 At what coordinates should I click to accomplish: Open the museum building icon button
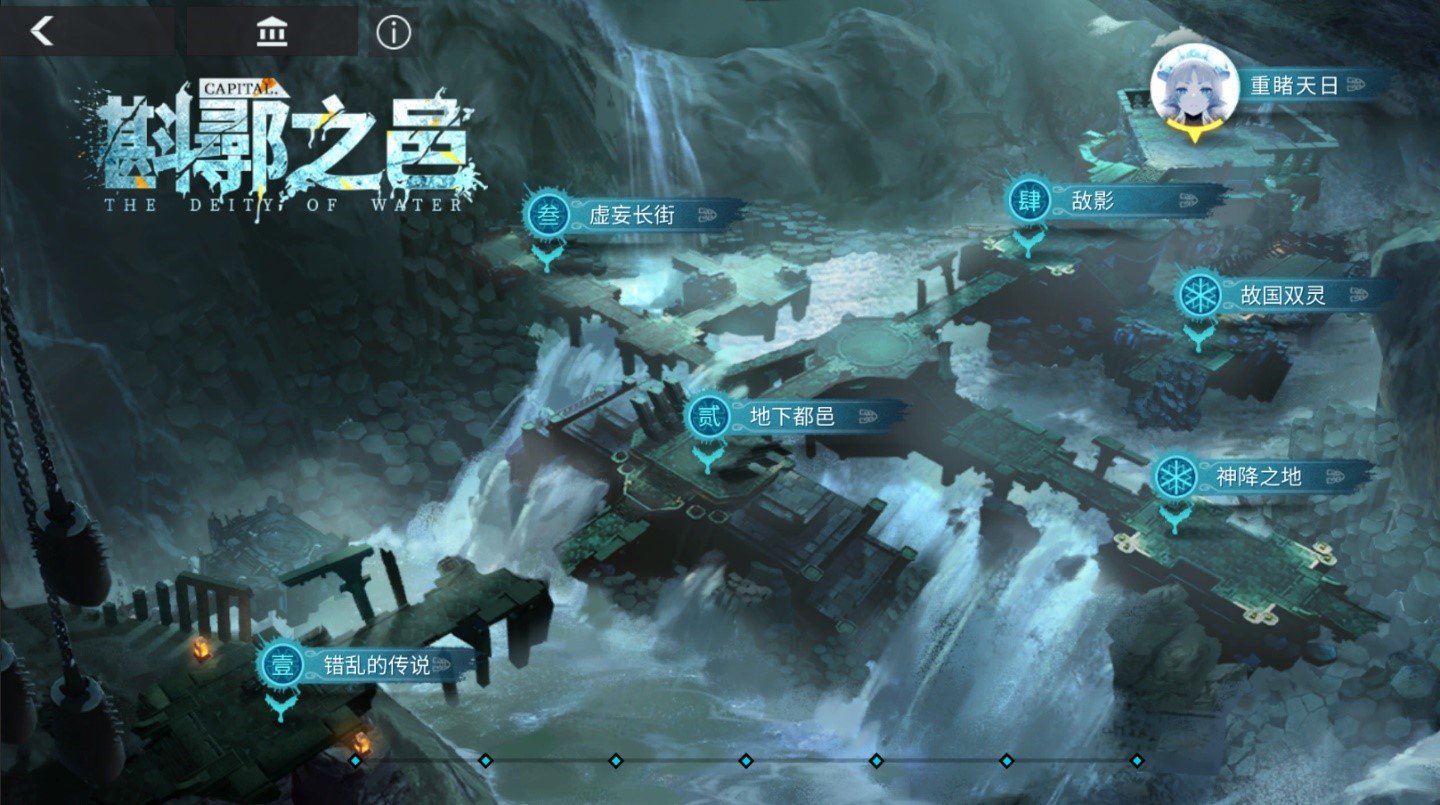point(271,33)
